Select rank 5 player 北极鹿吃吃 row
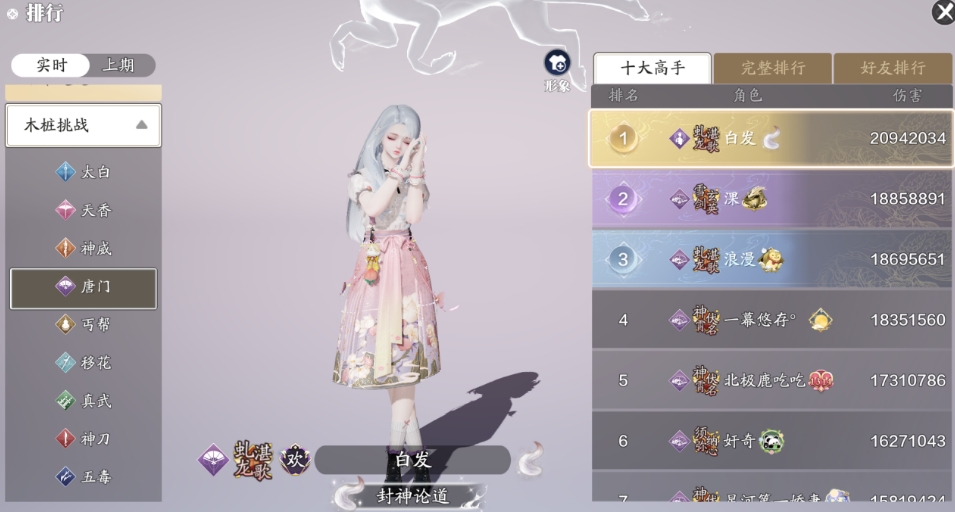Screen dimensions: 955x512 click(x=771, y=380)
